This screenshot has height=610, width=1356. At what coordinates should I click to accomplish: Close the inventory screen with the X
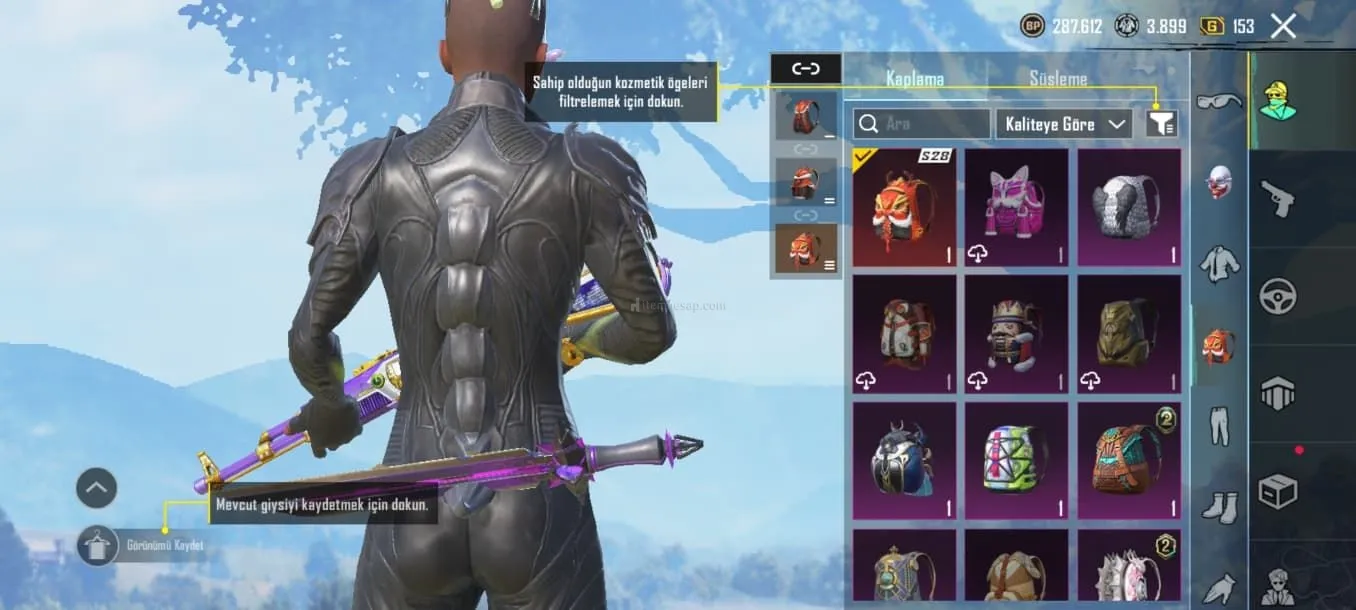[x=1283, y=26]
